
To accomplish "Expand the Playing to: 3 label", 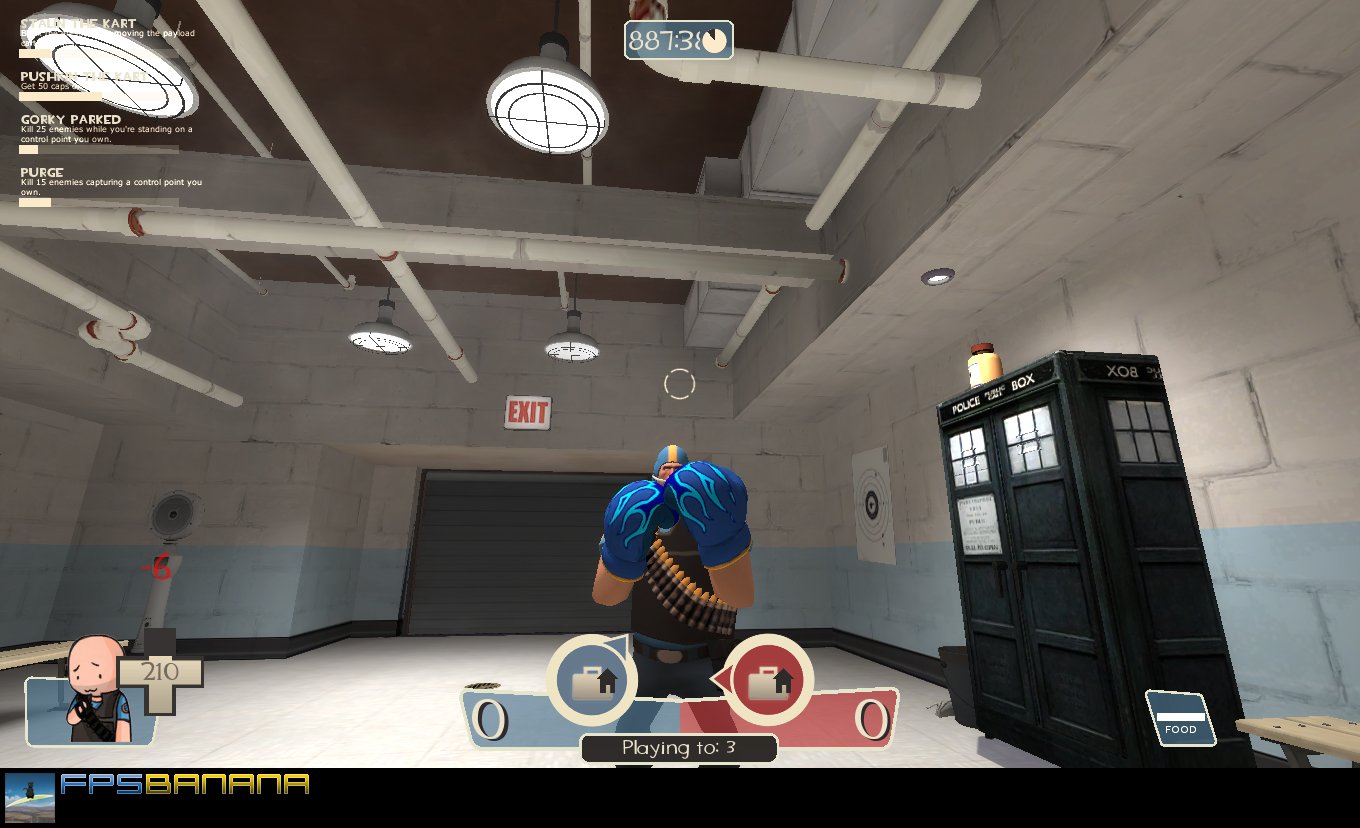I will pos(679,747).
